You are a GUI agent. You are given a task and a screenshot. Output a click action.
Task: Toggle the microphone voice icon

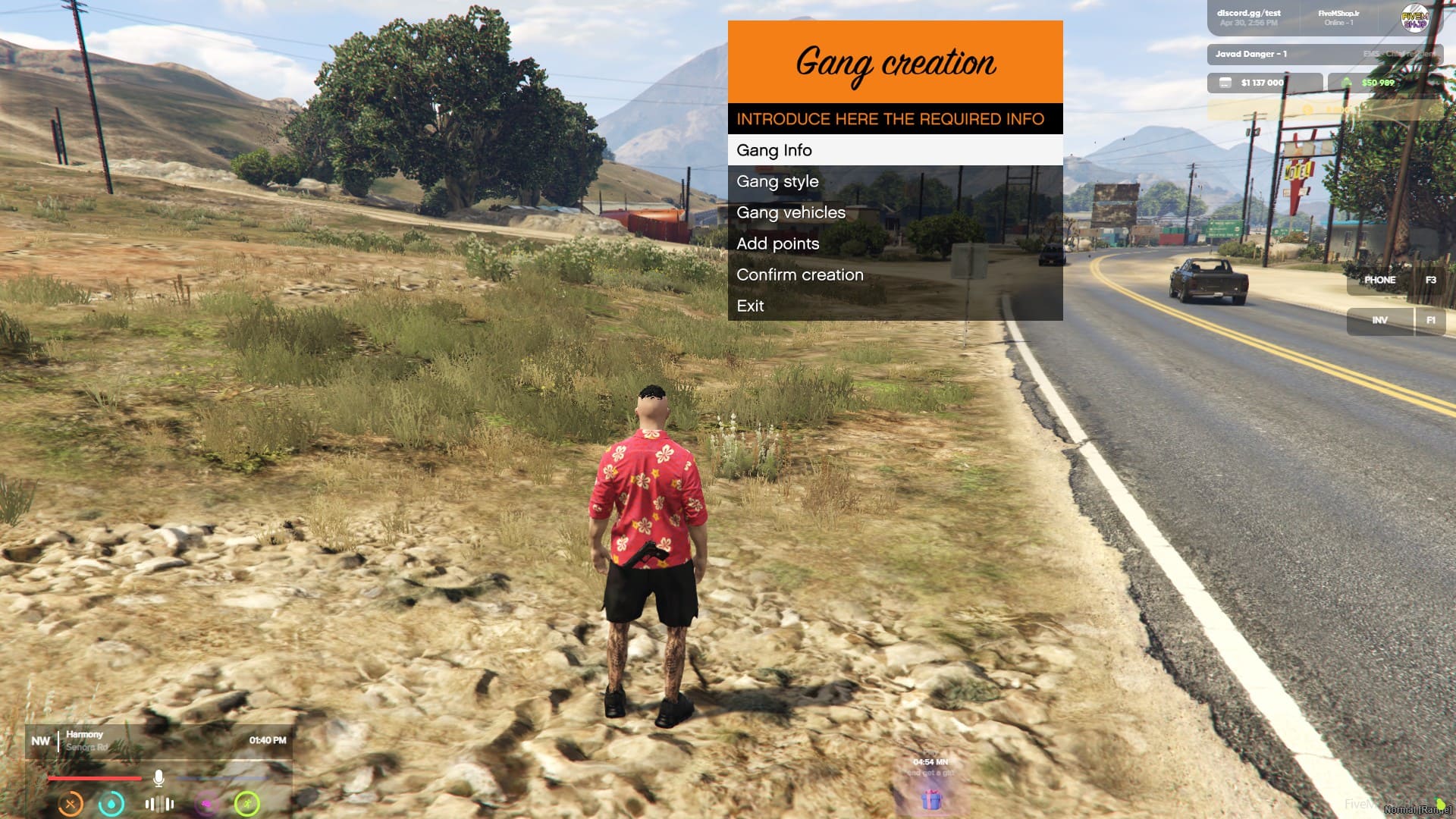[x=158, y=778]
